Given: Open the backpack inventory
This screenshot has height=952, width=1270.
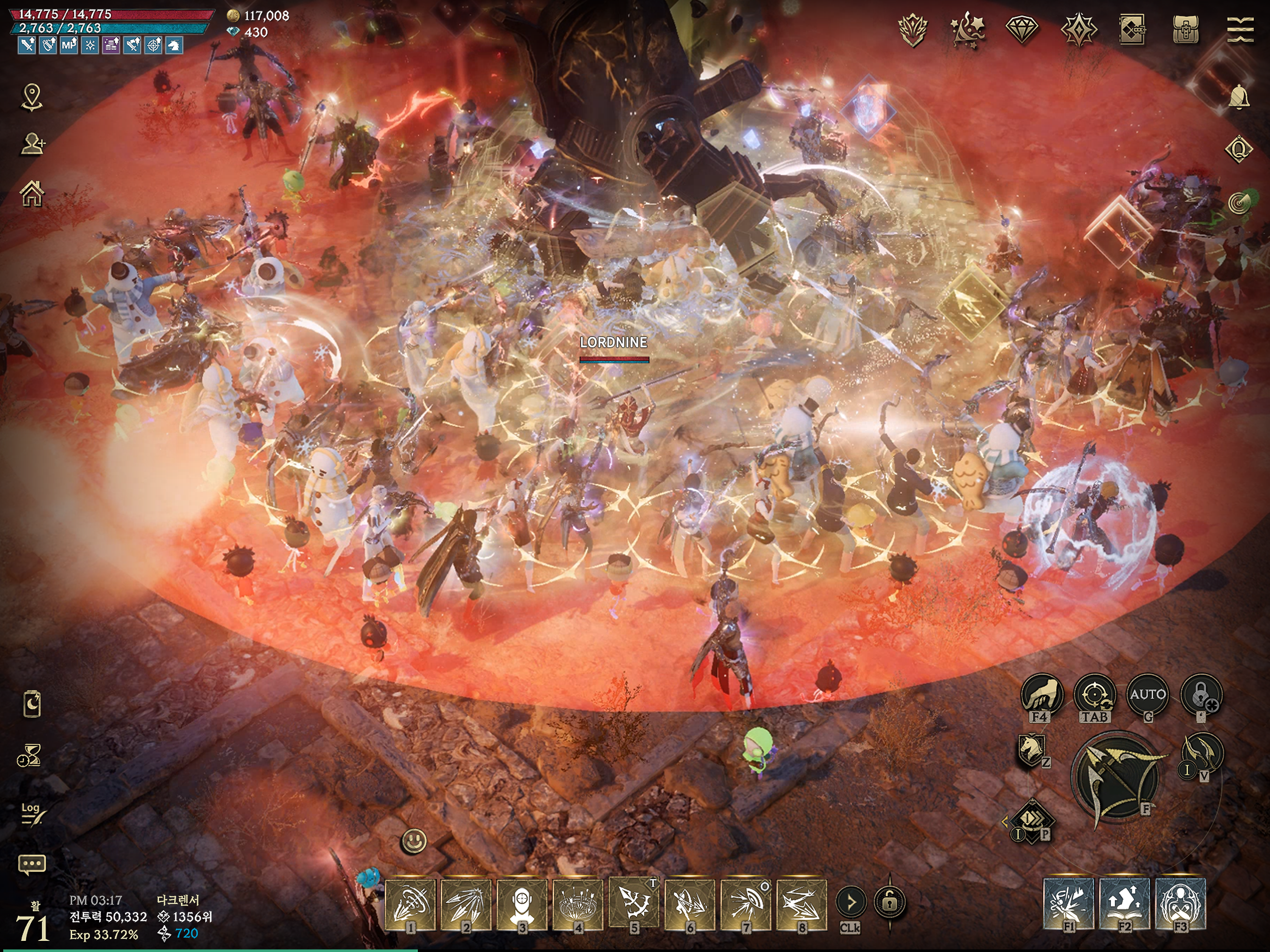Looking at the screenshot, I should point(1185,29).
